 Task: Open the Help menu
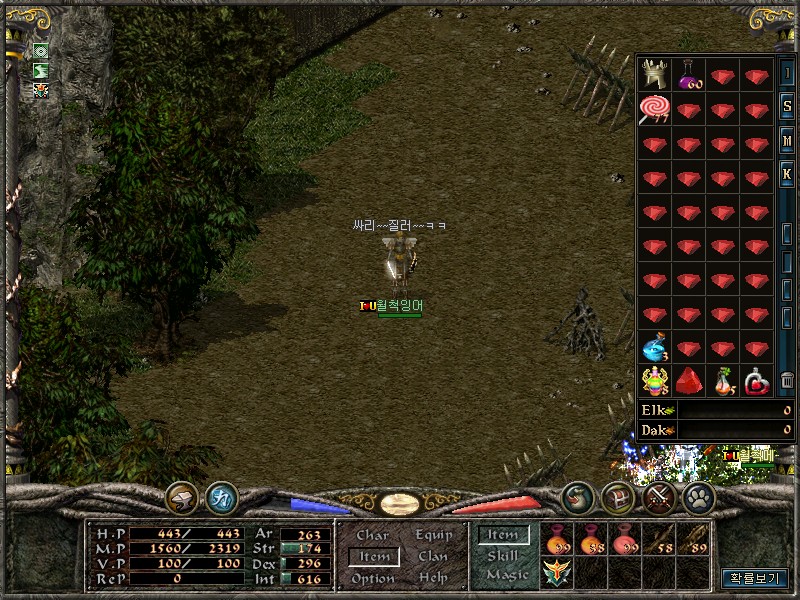[433, 579]
